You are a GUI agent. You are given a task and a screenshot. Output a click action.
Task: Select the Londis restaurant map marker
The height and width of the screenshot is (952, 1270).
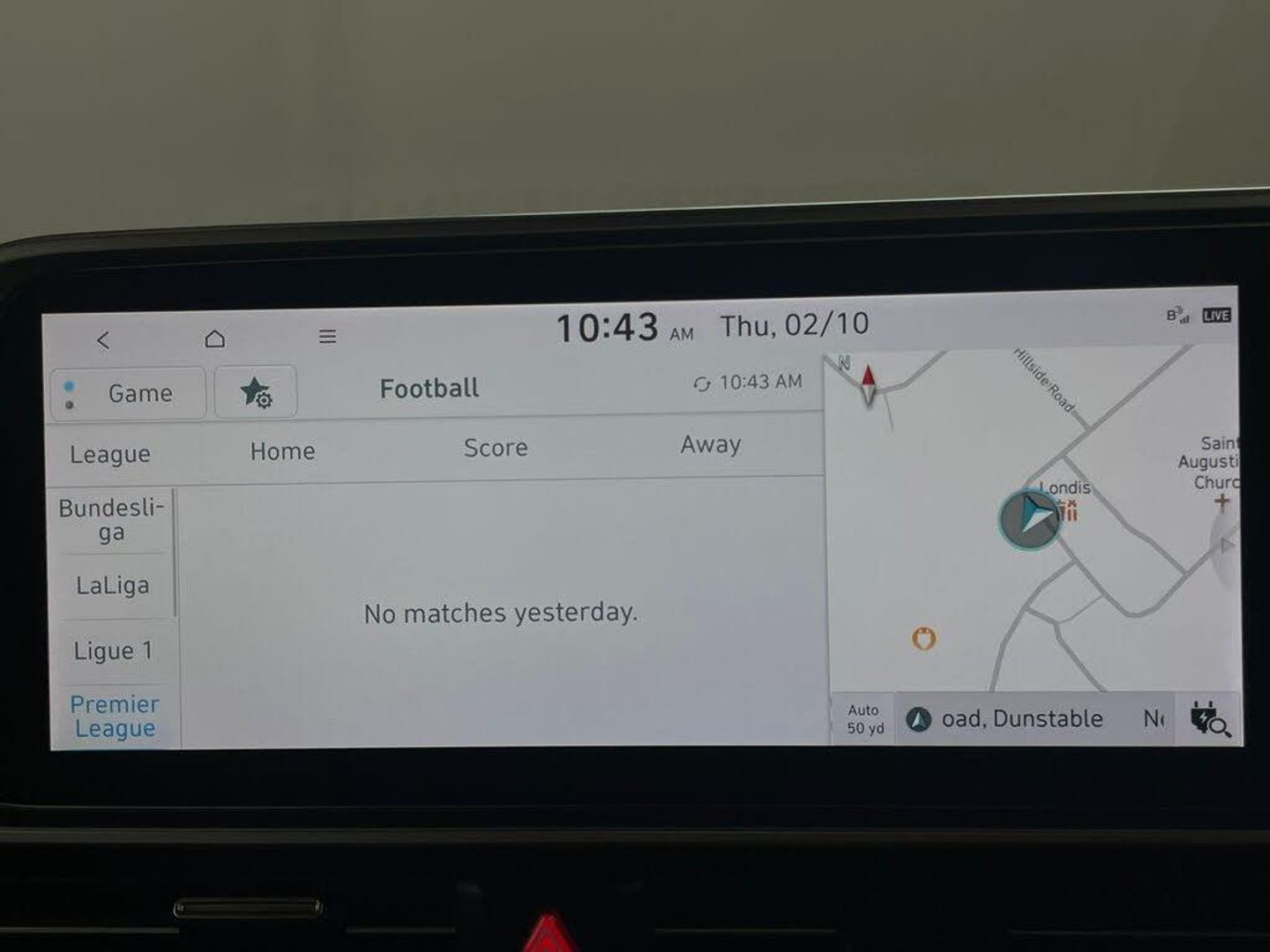coord(1069,510)
